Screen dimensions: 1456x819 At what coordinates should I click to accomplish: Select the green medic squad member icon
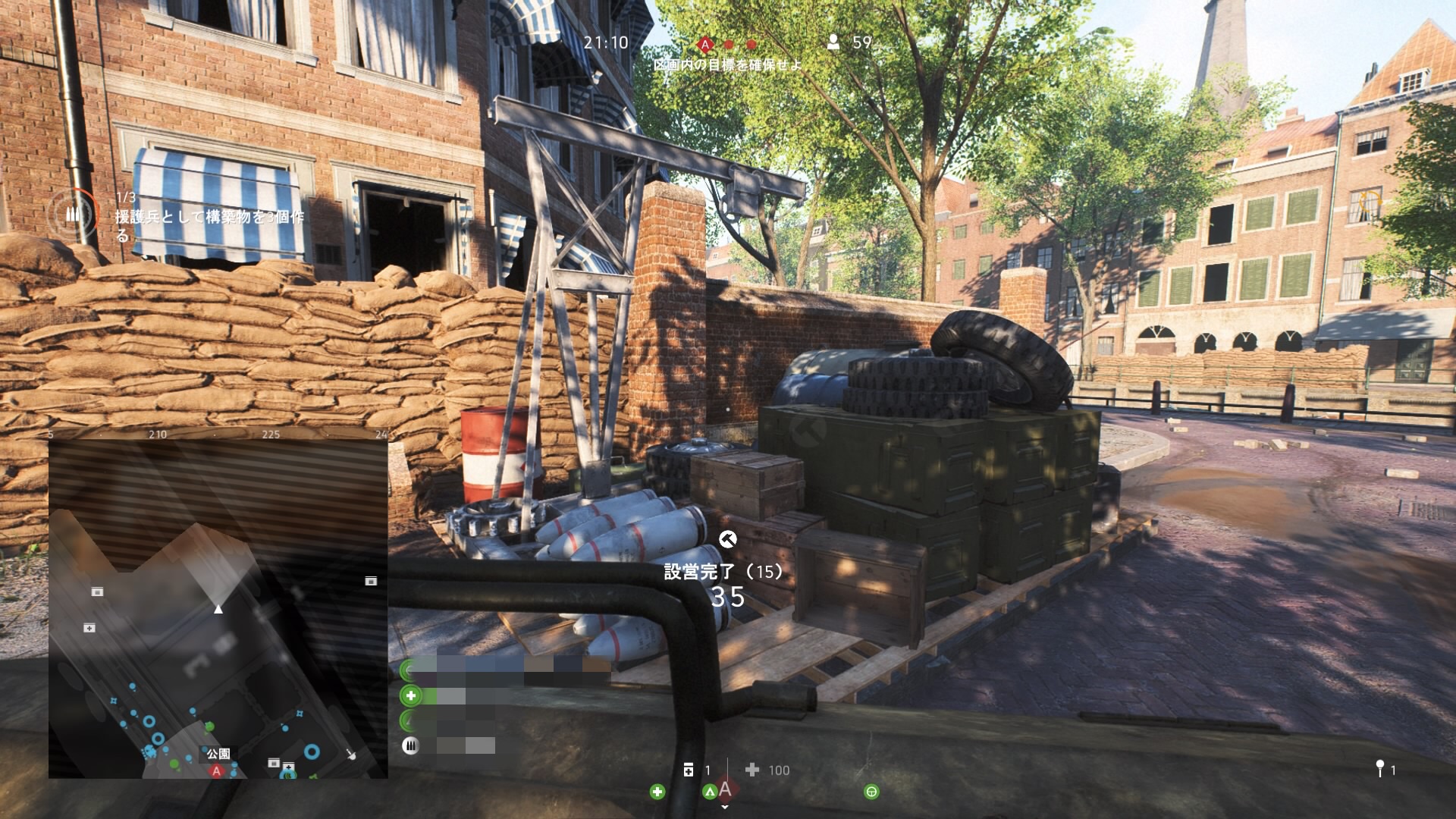click(x=411, y=695)
